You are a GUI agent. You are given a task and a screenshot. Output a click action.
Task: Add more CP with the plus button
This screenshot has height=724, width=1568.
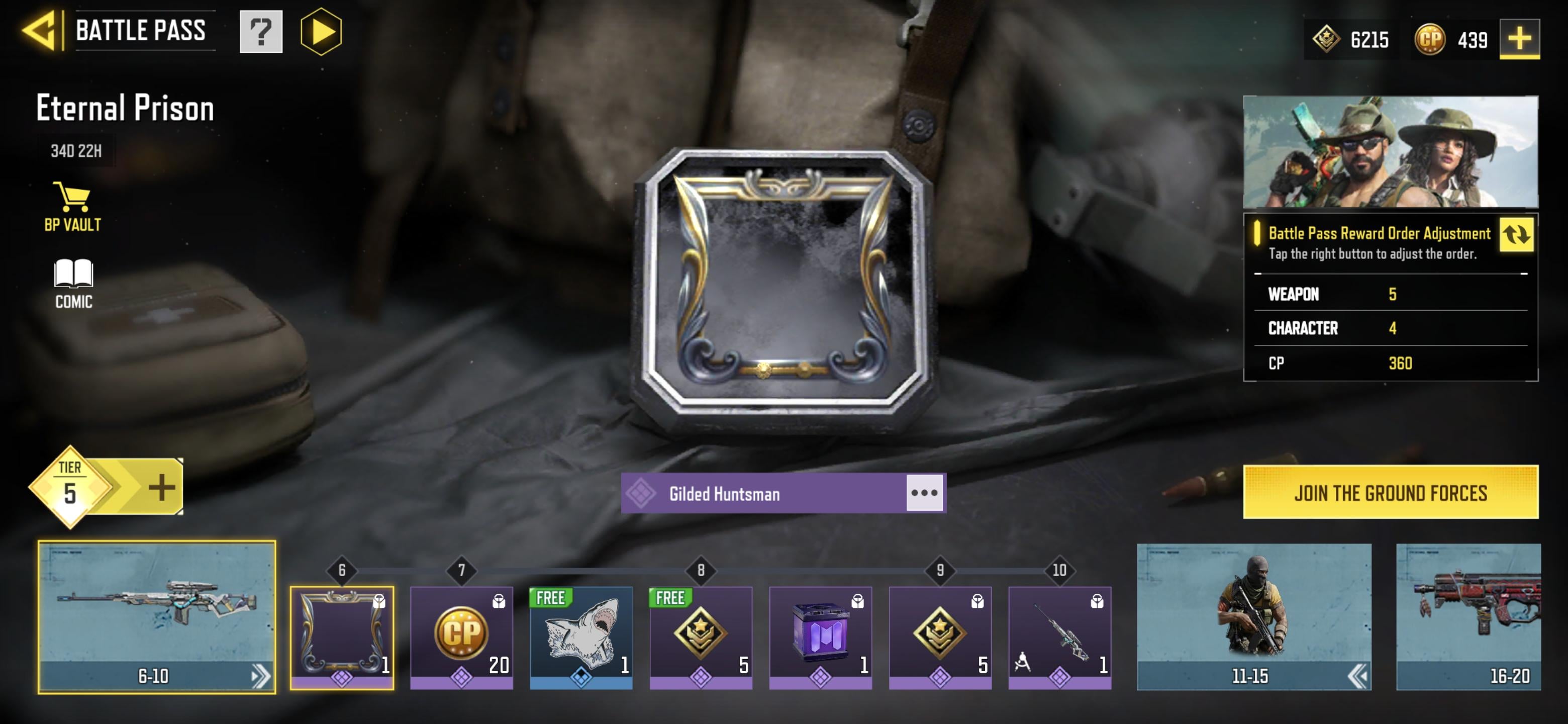coord(1519,39)
